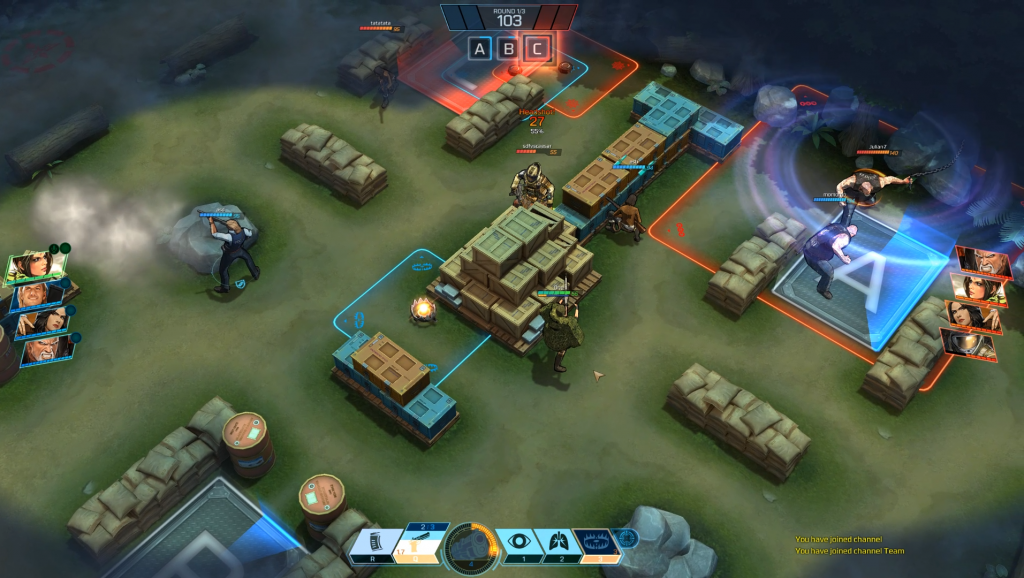Click blue team's white-bearded man portrait
This screenshot has height=578, width=1024.
point(45,349)
